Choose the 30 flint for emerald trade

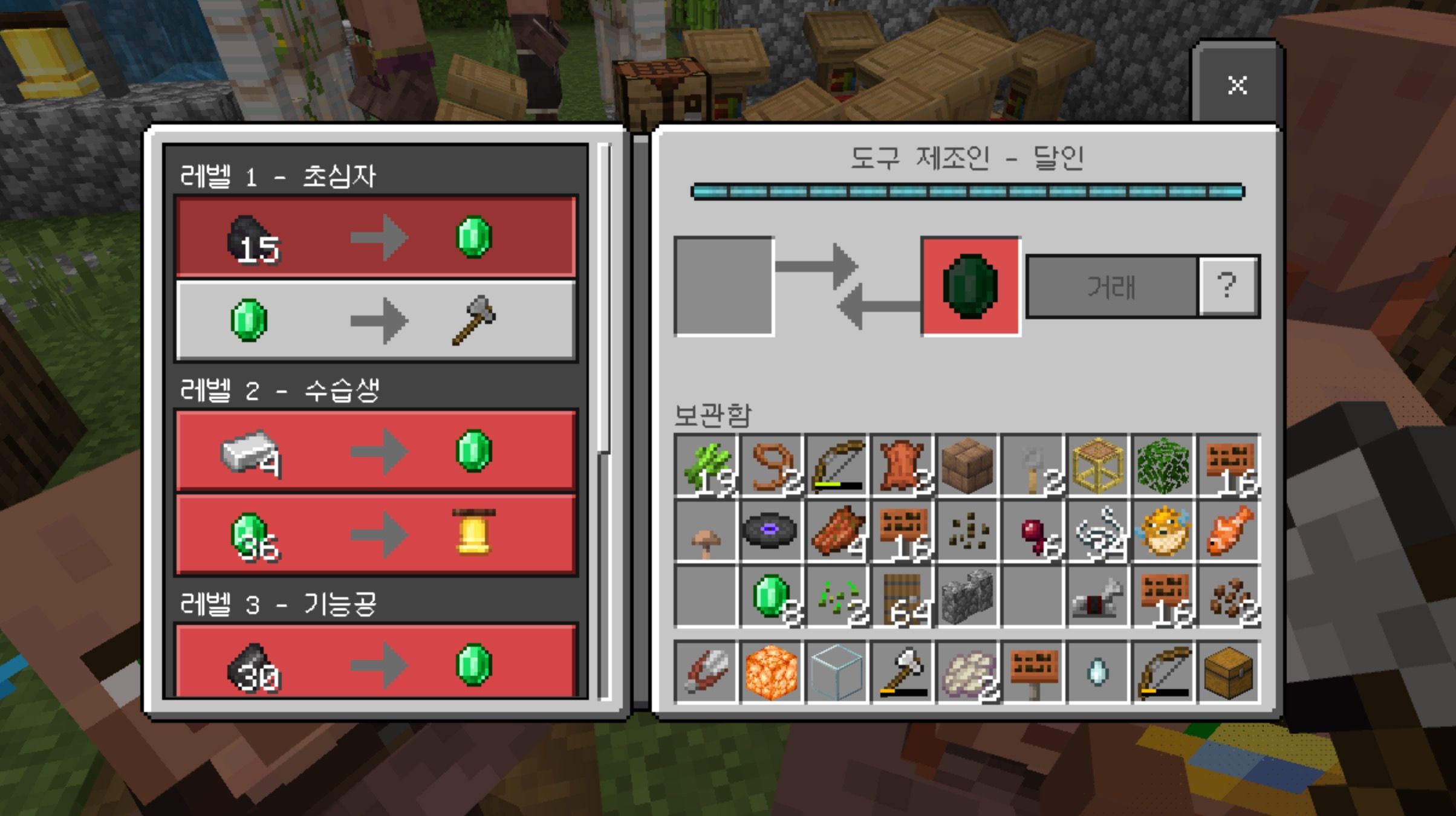click(375, 663)
